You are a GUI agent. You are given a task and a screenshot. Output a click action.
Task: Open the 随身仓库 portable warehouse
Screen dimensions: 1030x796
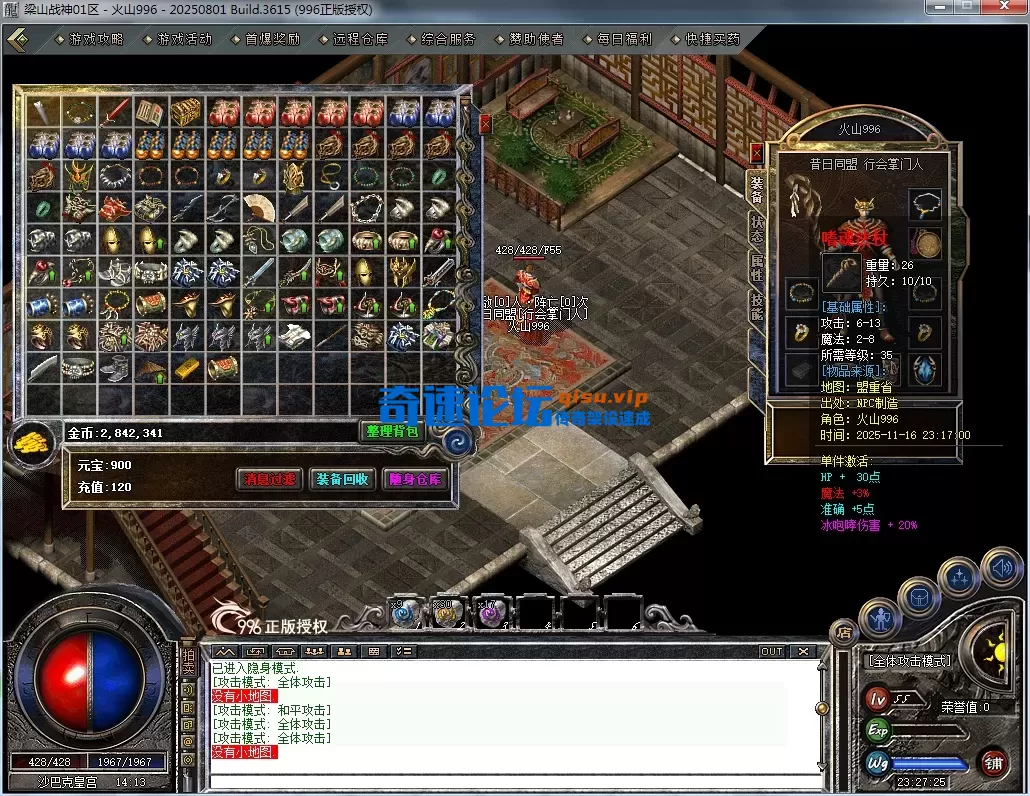(x=414, y=479)
